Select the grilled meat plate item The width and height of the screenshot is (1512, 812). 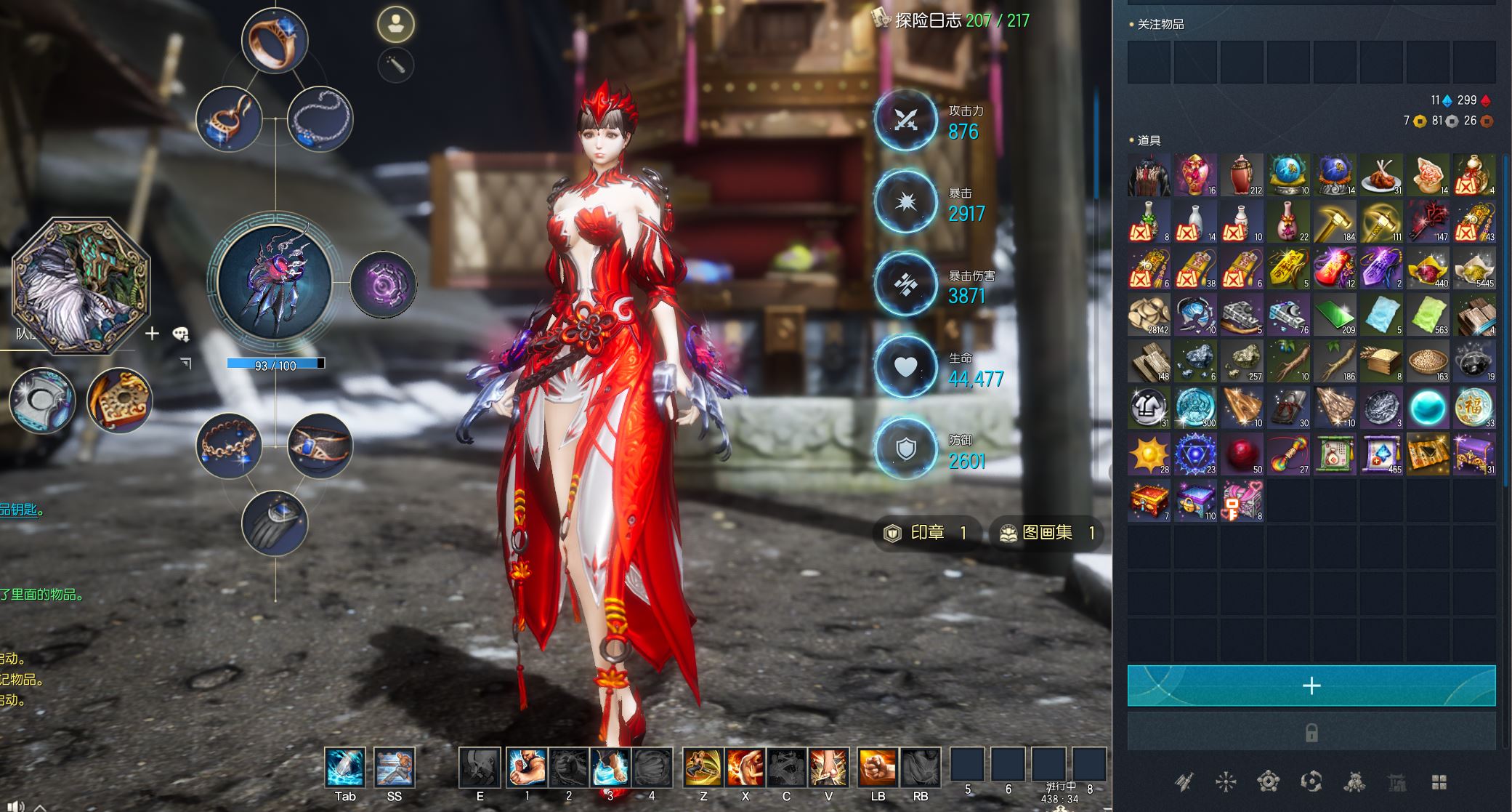[1381, 175]
